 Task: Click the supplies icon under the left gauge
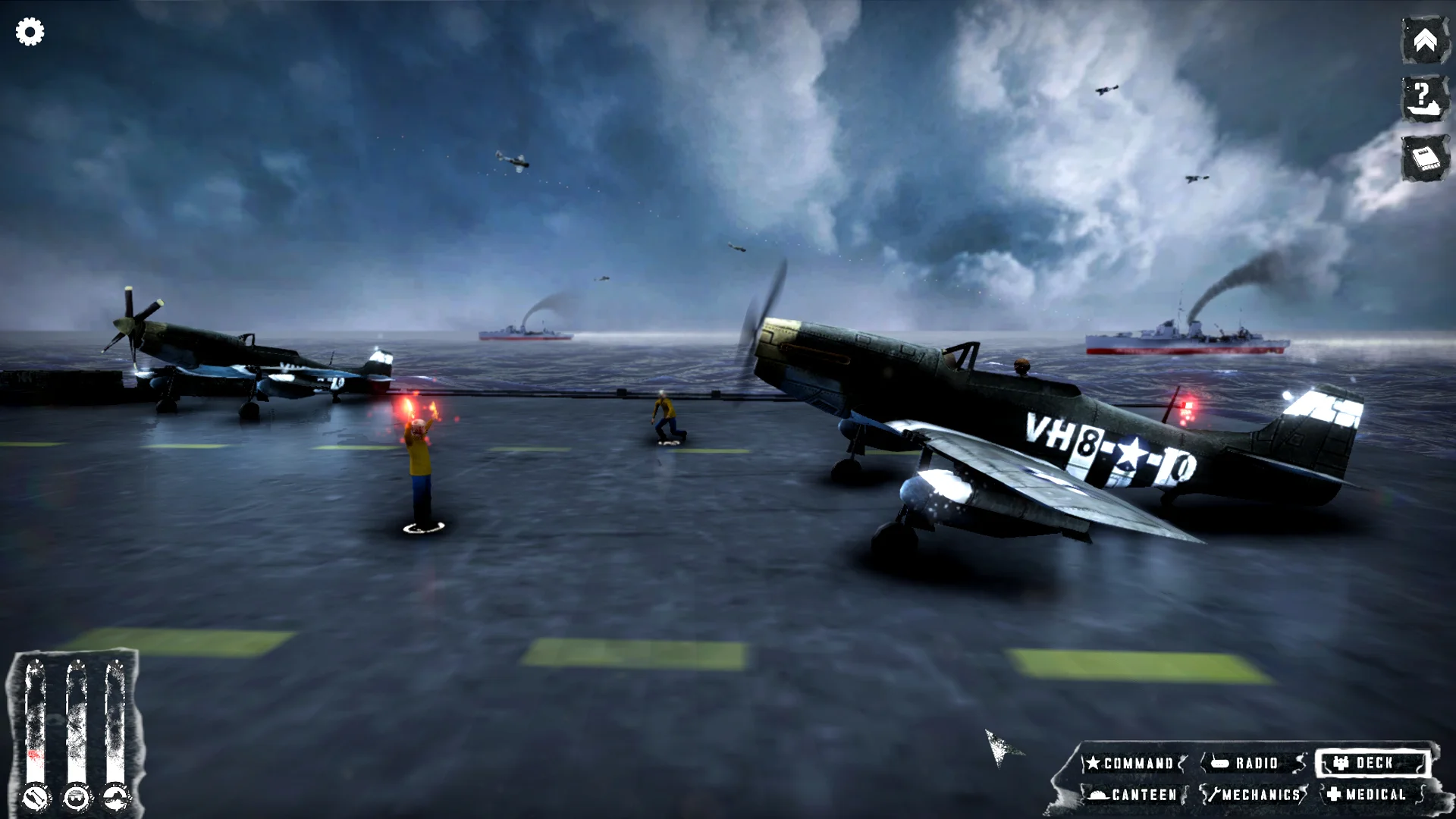click(x=36, y=798)
